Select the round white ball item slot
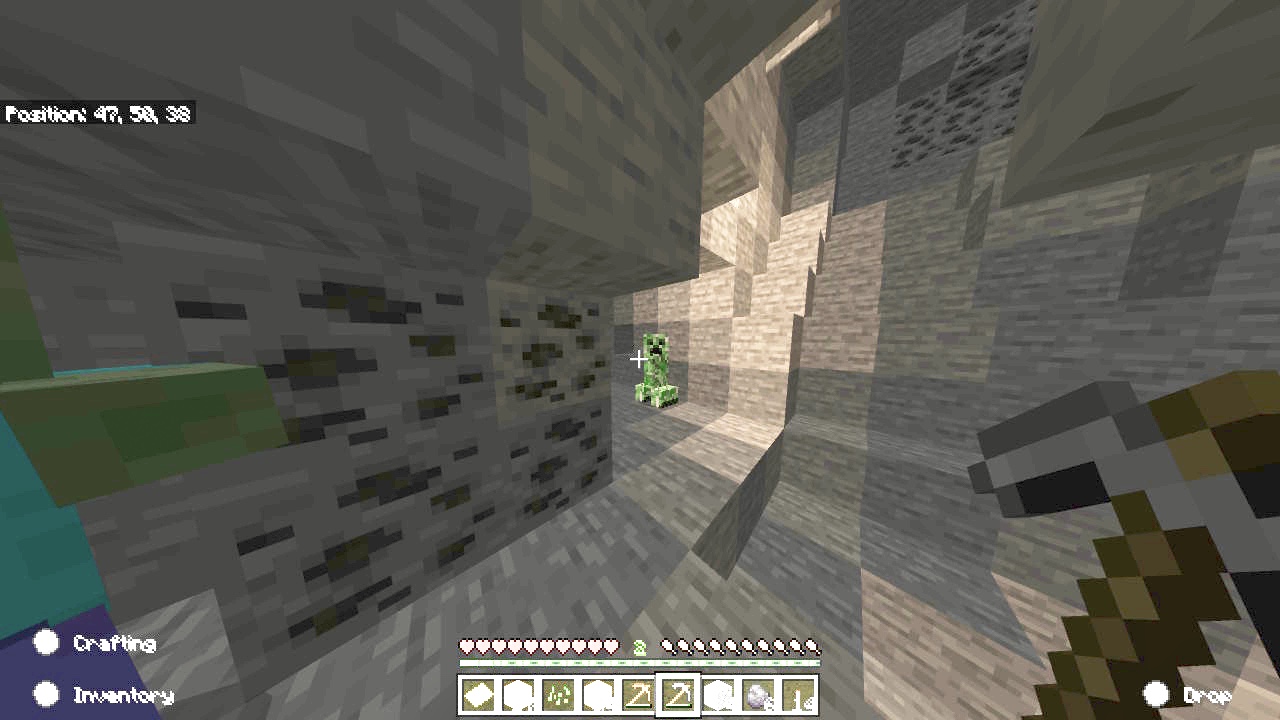The height and width of the screenshot is (720, 1280). (x=758, y=695)
